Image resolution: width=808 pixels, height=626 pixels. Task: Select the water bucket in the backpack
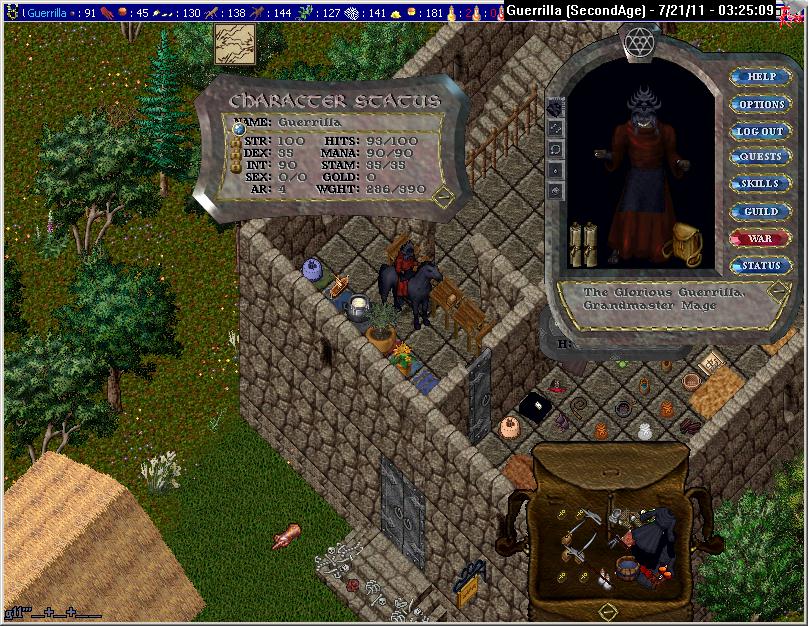[x=627, y=568]
